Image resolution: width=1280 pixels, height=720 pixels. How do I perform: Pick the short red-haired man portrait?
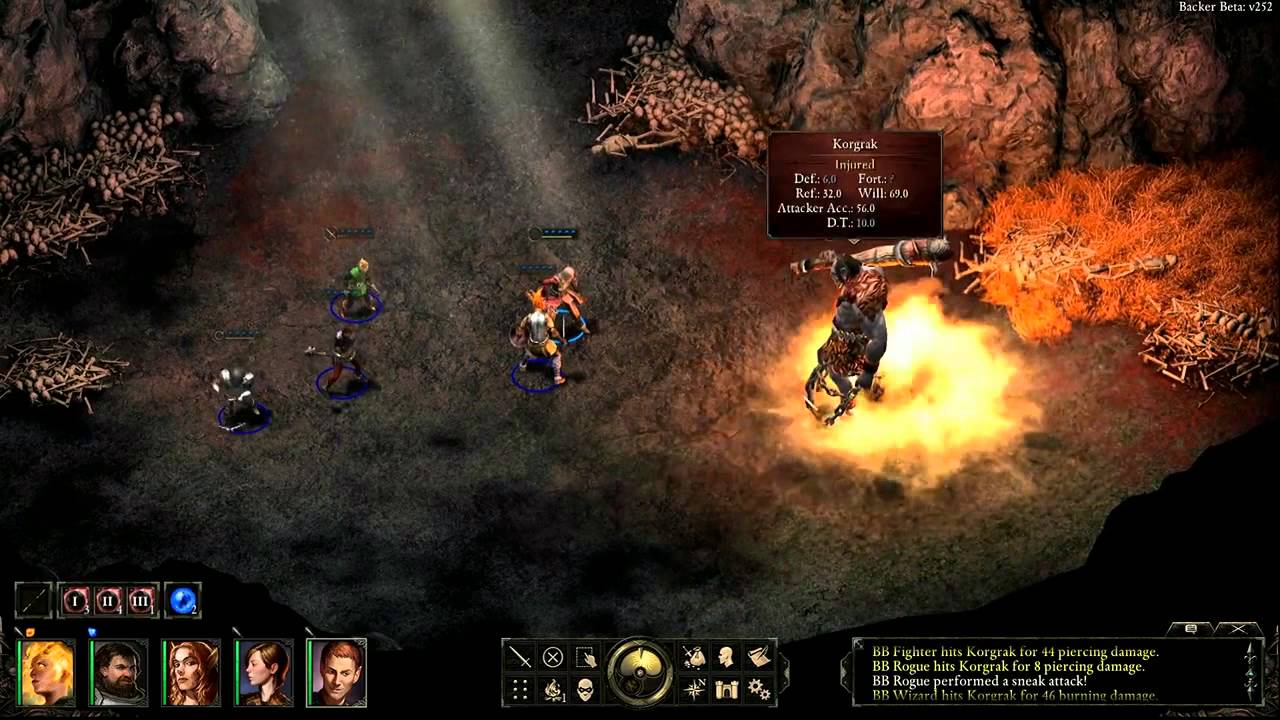tap(338, 672)
